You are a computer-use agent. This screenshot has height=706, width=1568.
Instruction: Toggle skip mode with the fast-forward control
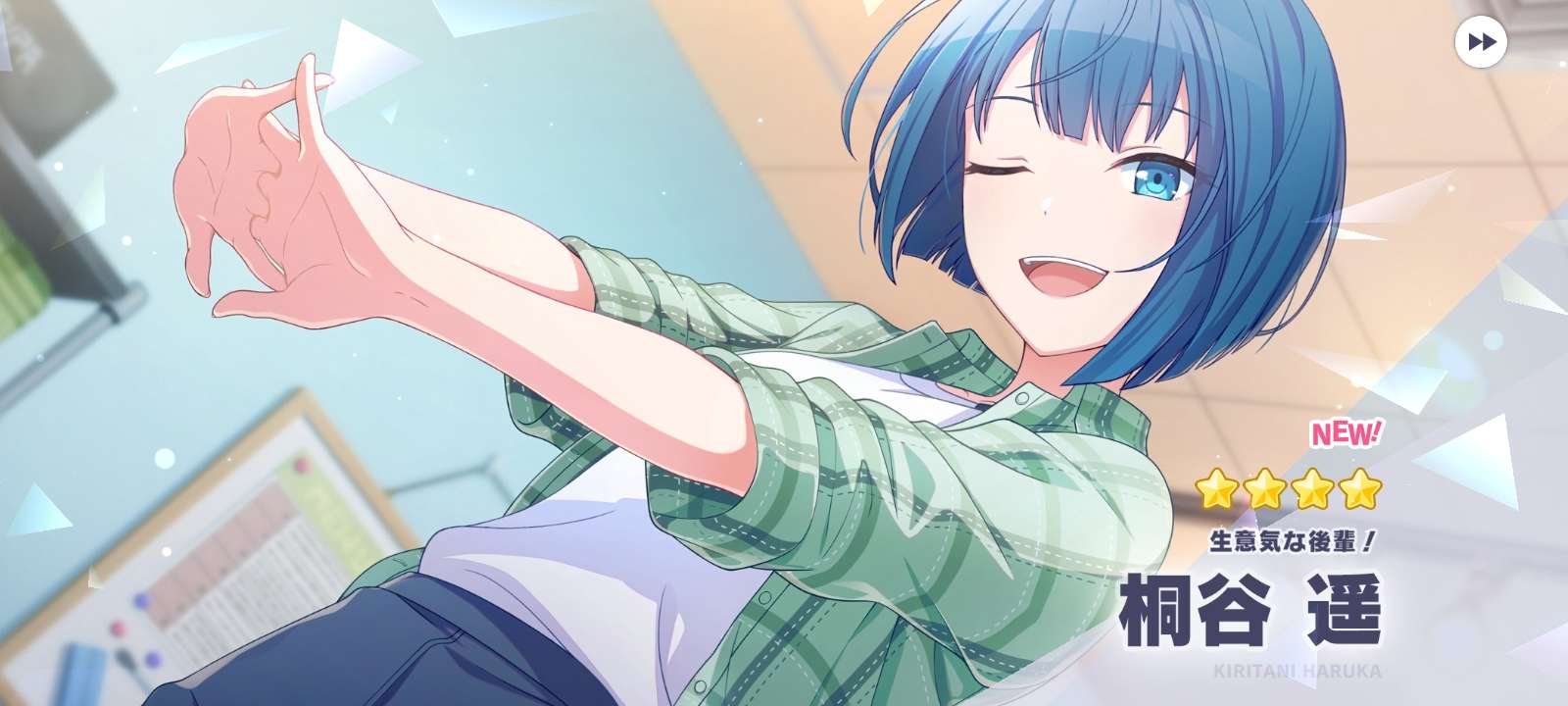click(1483, 40)
